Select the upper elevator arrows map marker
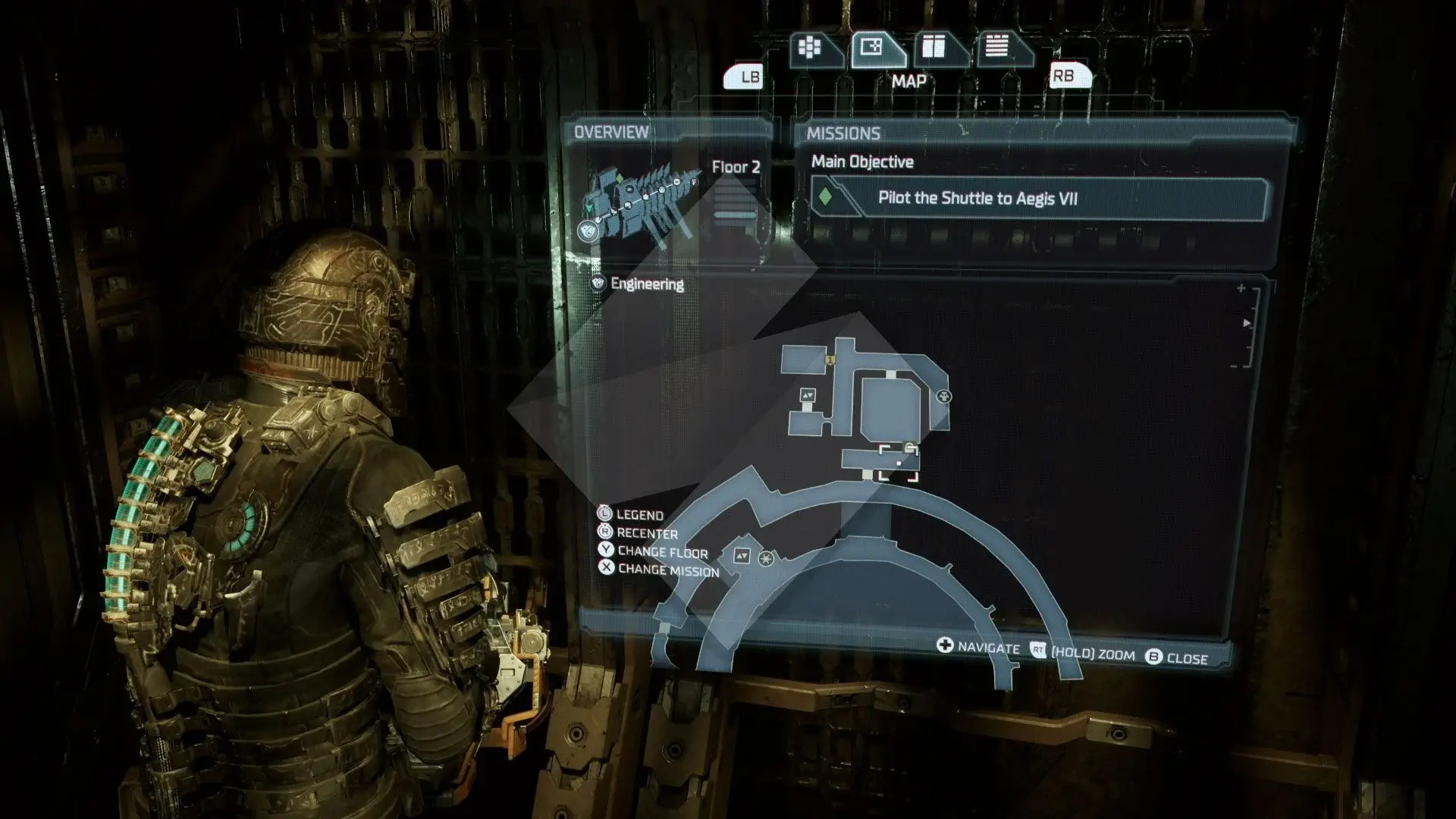This screenshot has width=1456, height=819. click(808, 395)
